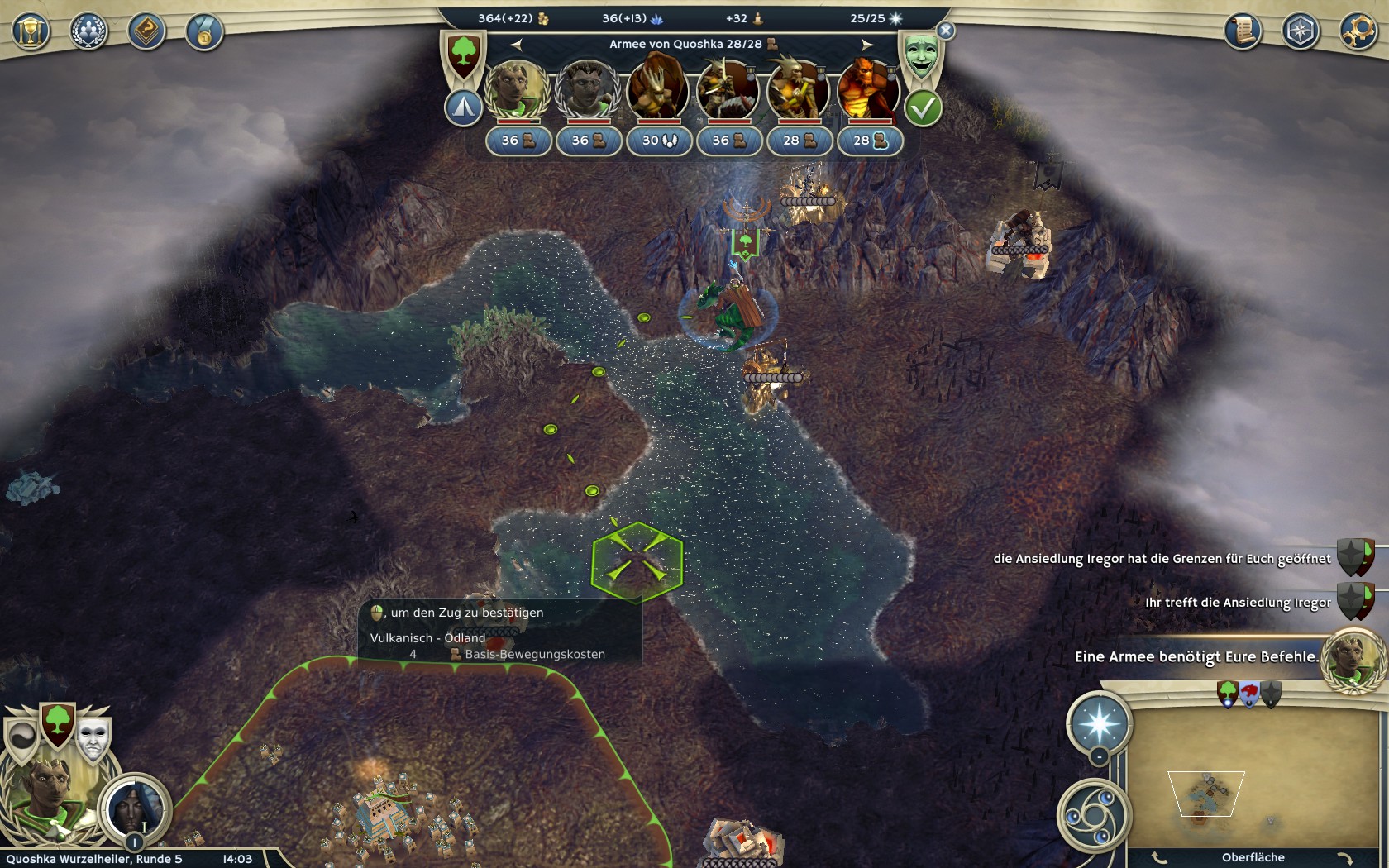1389x868 pixels.
Task: Click the glowing star button beside minimap
Action: coord(1099,723)
